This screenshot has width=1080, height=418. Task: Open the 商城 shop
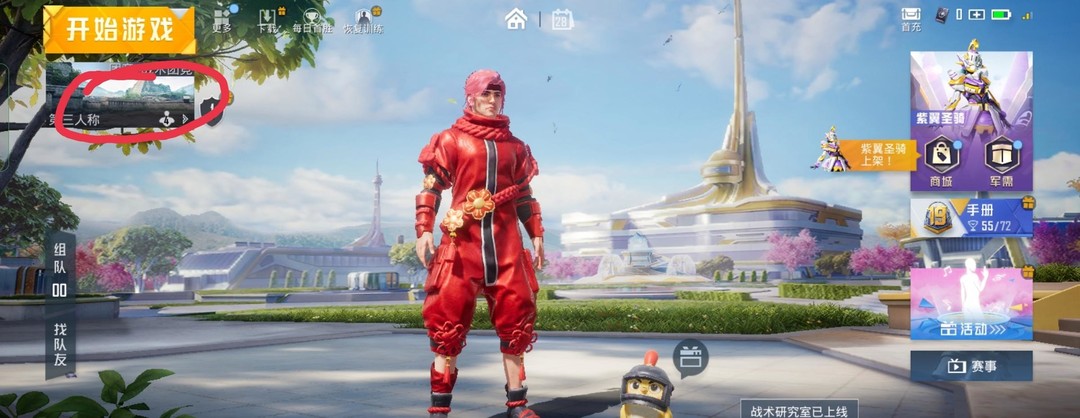941,160
